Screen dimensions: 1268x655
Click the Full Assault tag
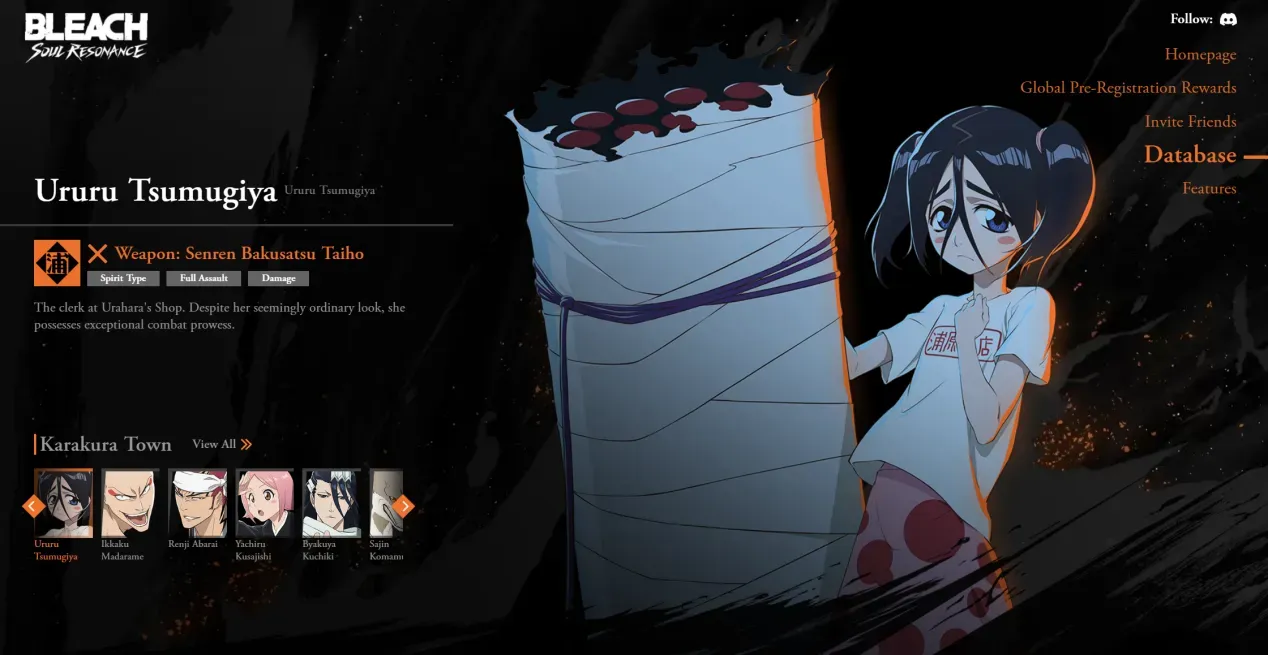[203, 278]
